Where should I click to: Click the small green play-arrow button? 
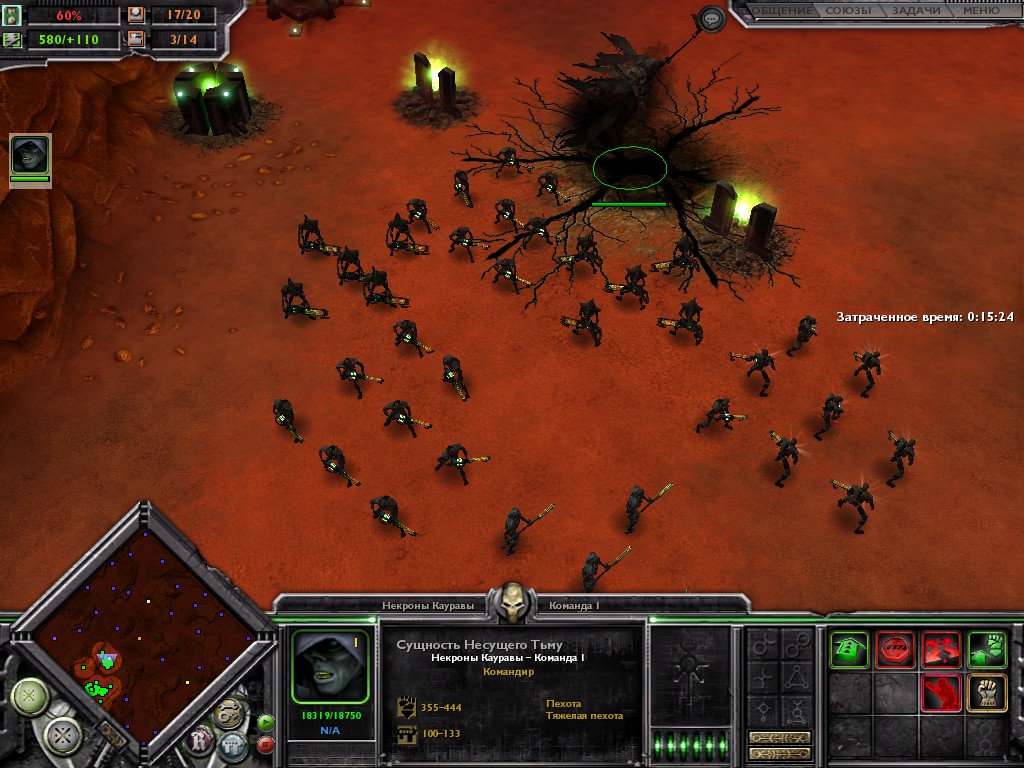(266, 722)
